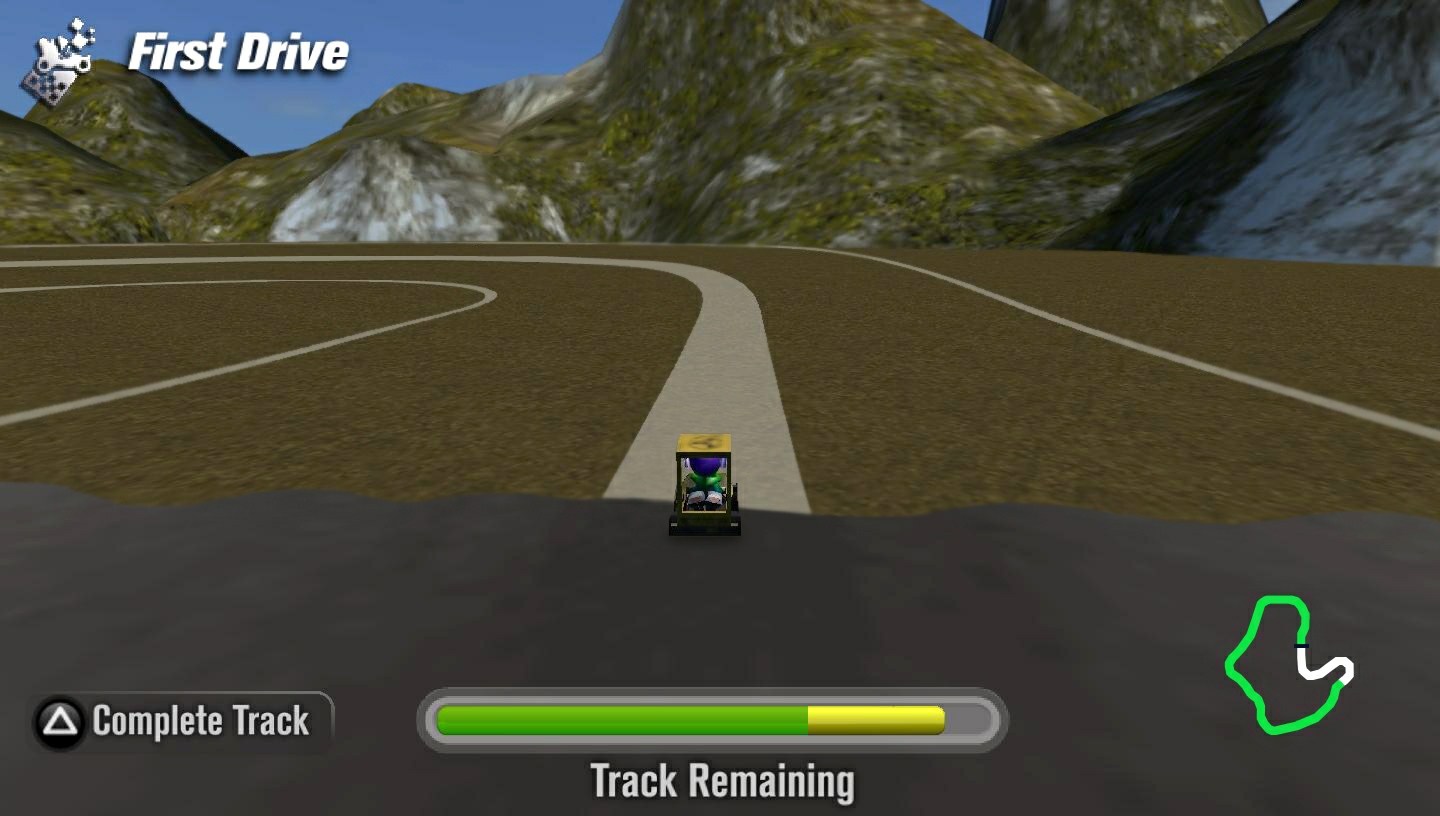This screenshot has height=816, width=1440.
Task: Click the hazard symbol on the kart's roof
Action: pos(703,443)
